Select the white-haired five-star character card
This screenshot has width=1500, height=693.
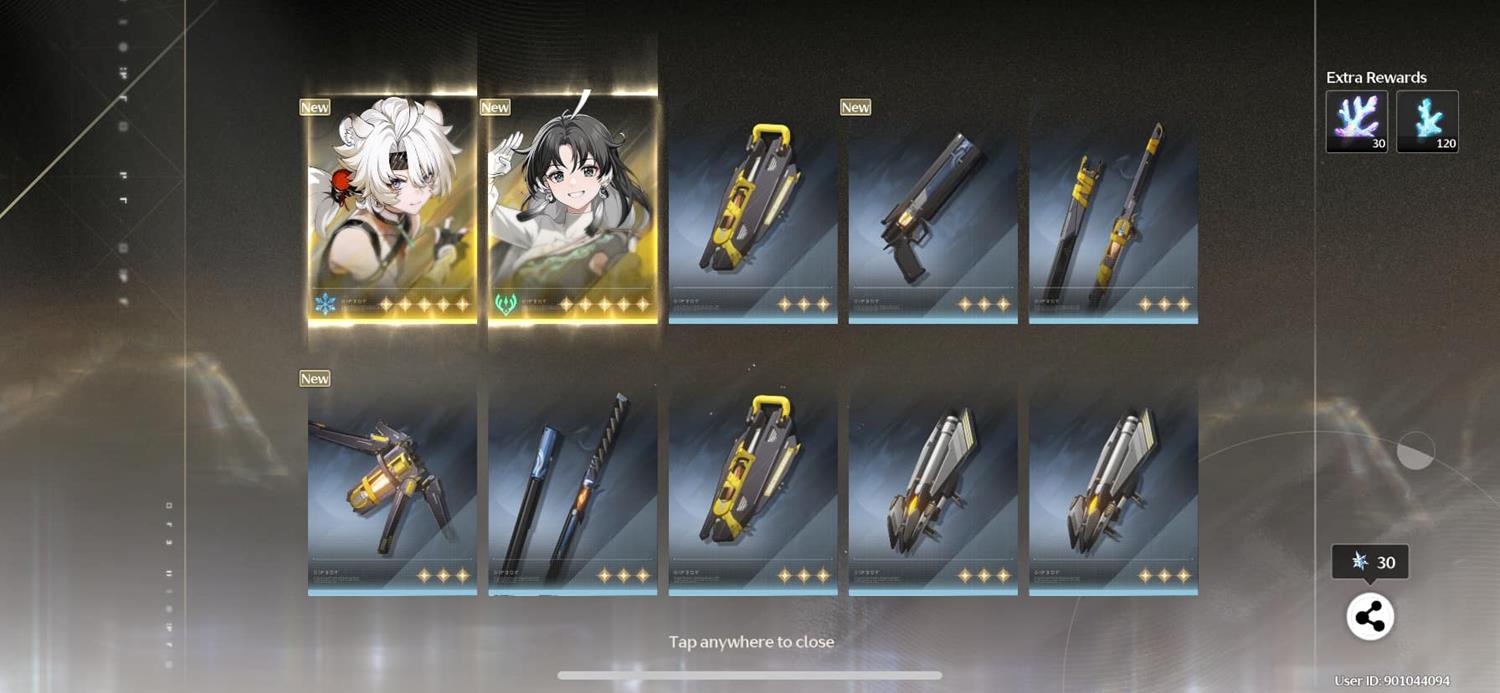[x=392, y=208]
